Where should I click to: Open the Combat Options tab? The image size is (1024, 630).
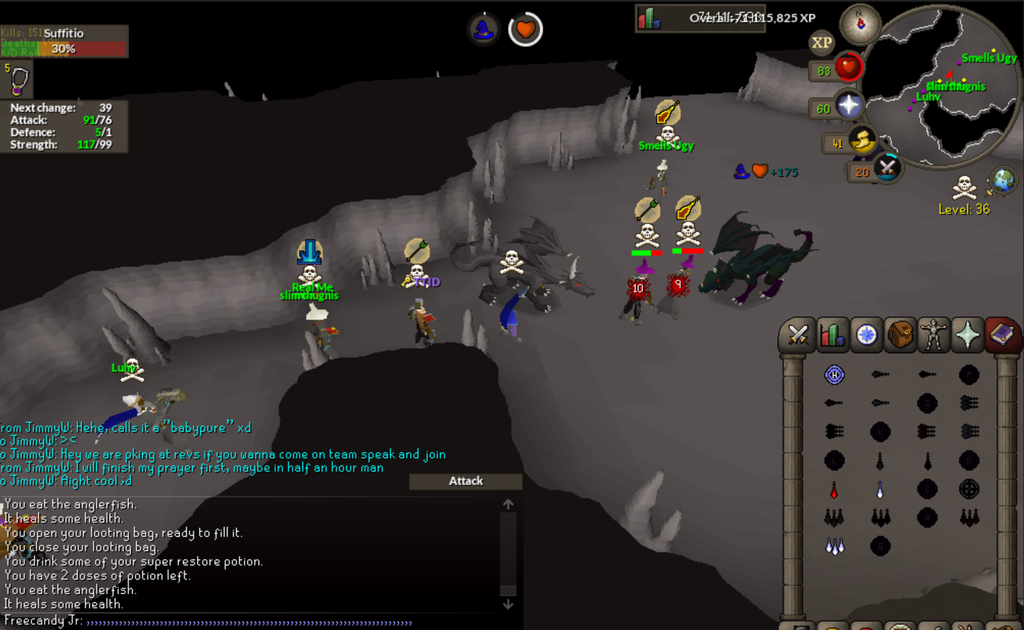click(798, 335)
